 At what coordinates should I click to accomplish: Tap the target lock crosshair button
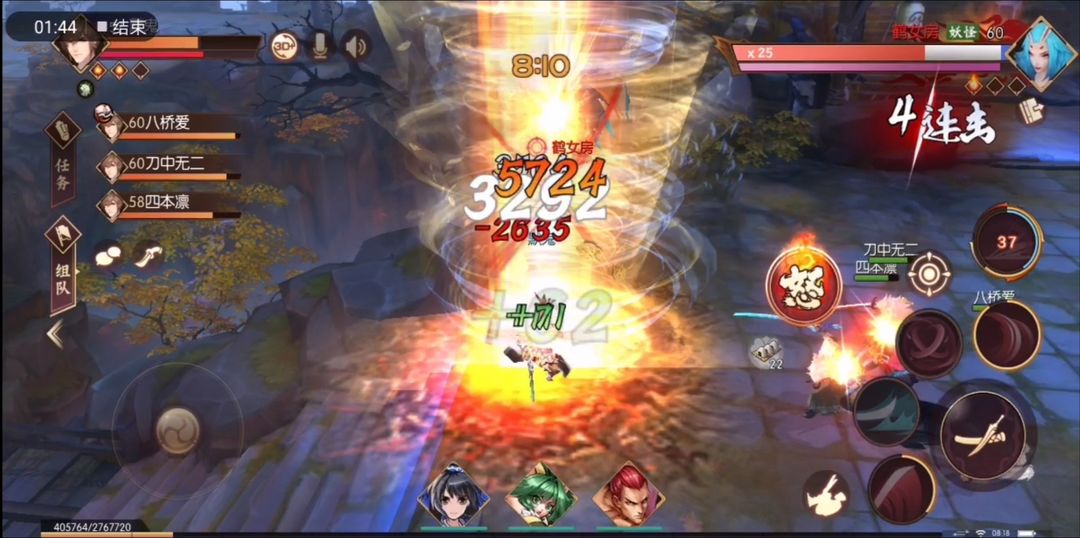[x=930, y=274]
